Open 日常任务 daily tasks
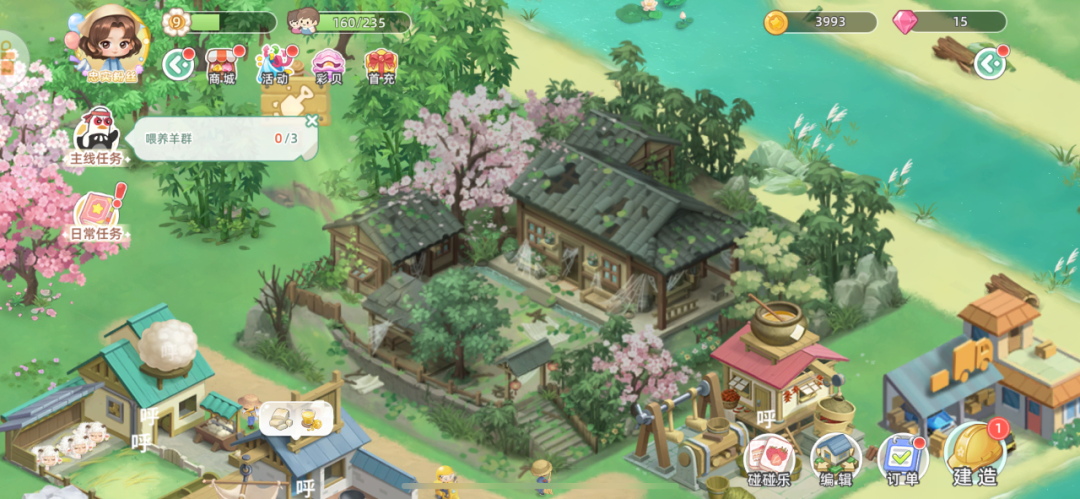 click(96, 215)
